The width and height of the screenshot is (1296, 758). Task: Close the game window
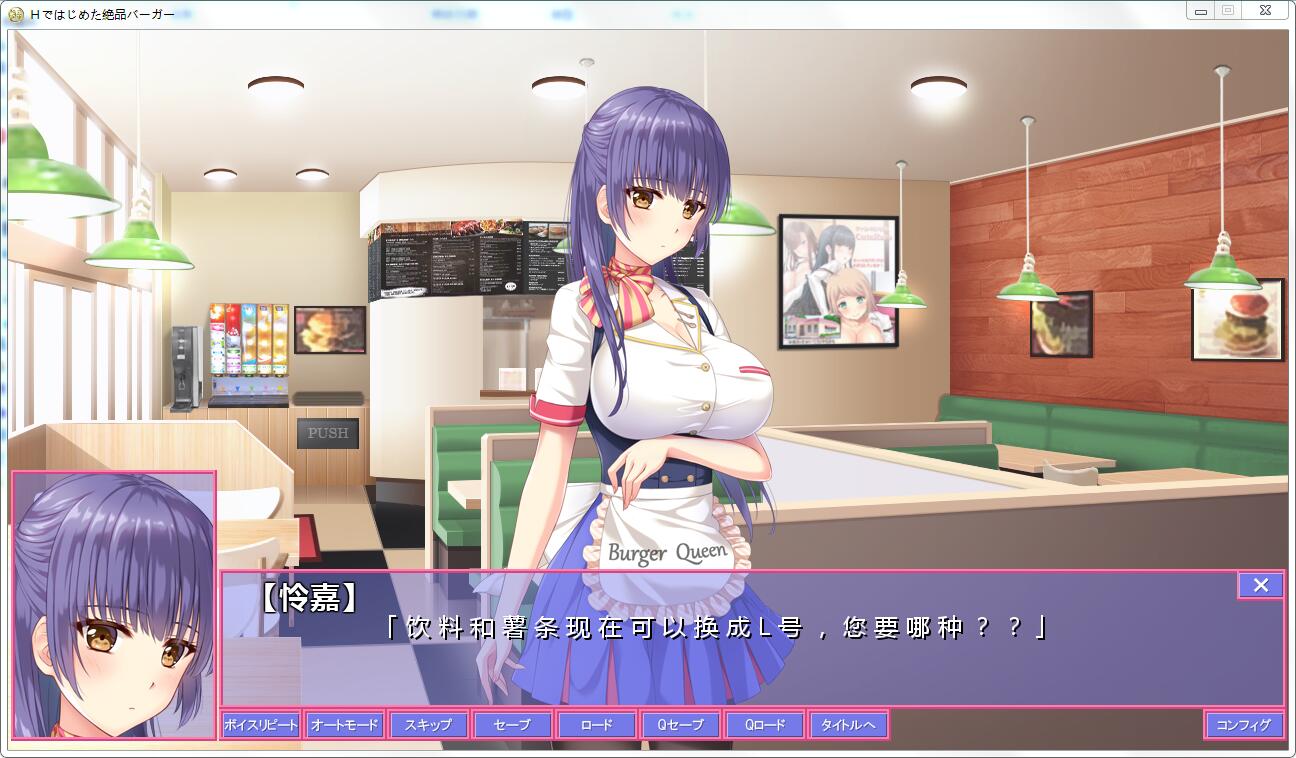pos(1264,10)
